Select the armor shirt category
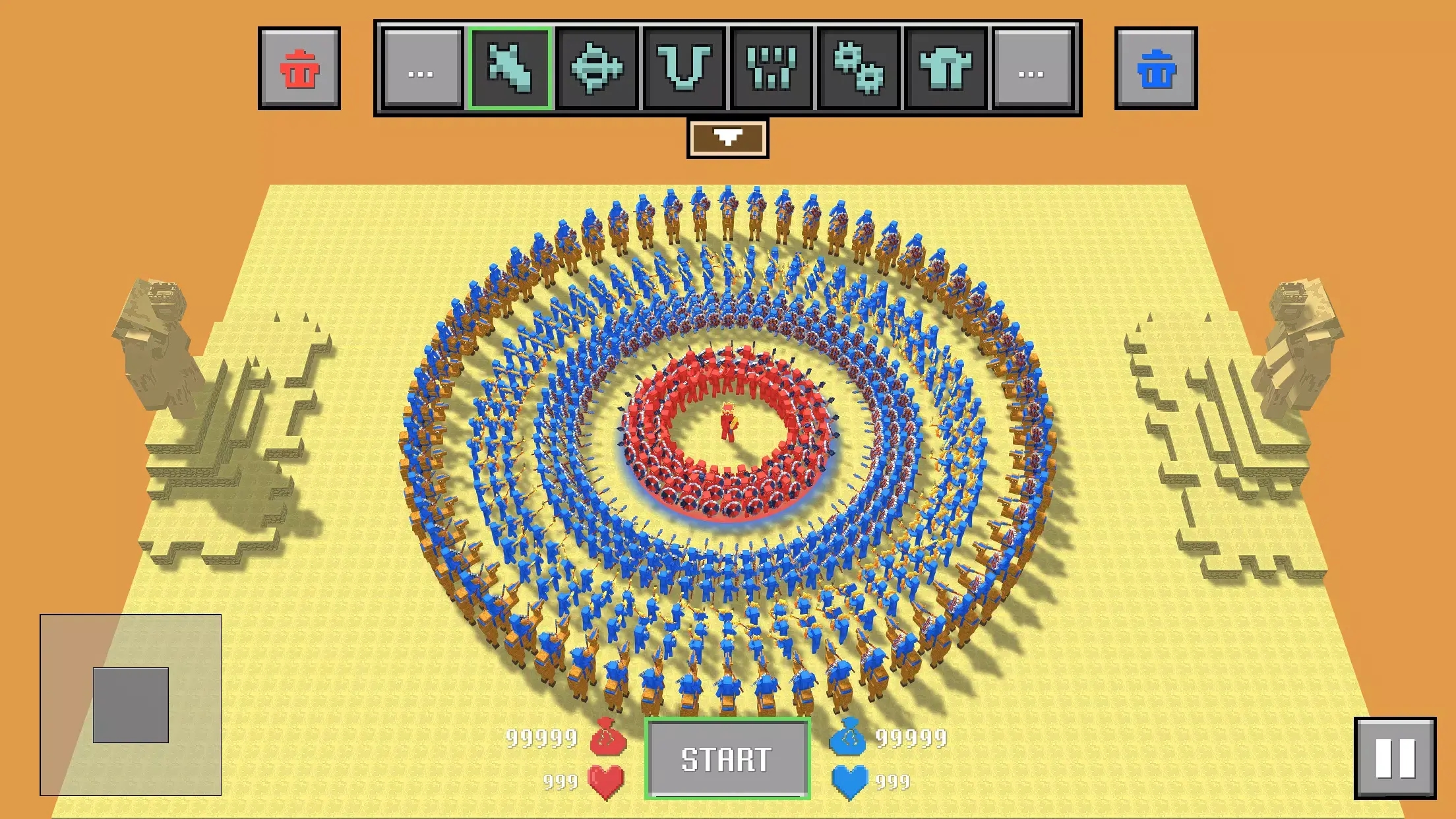Viewport: 1456px width, 819px height. 946,69
